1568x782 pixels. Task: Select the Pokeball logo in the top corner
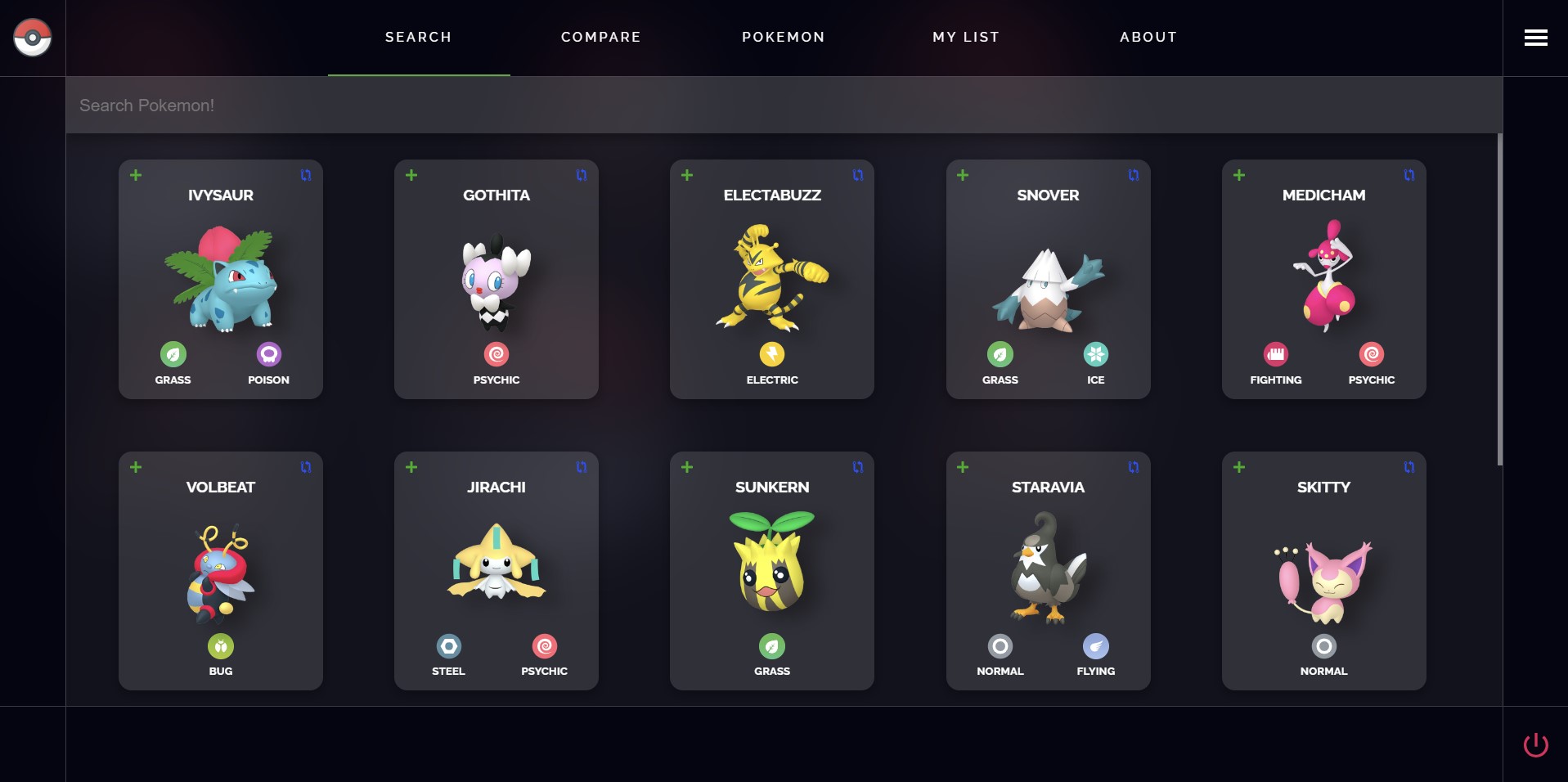[x=31, y=37]
